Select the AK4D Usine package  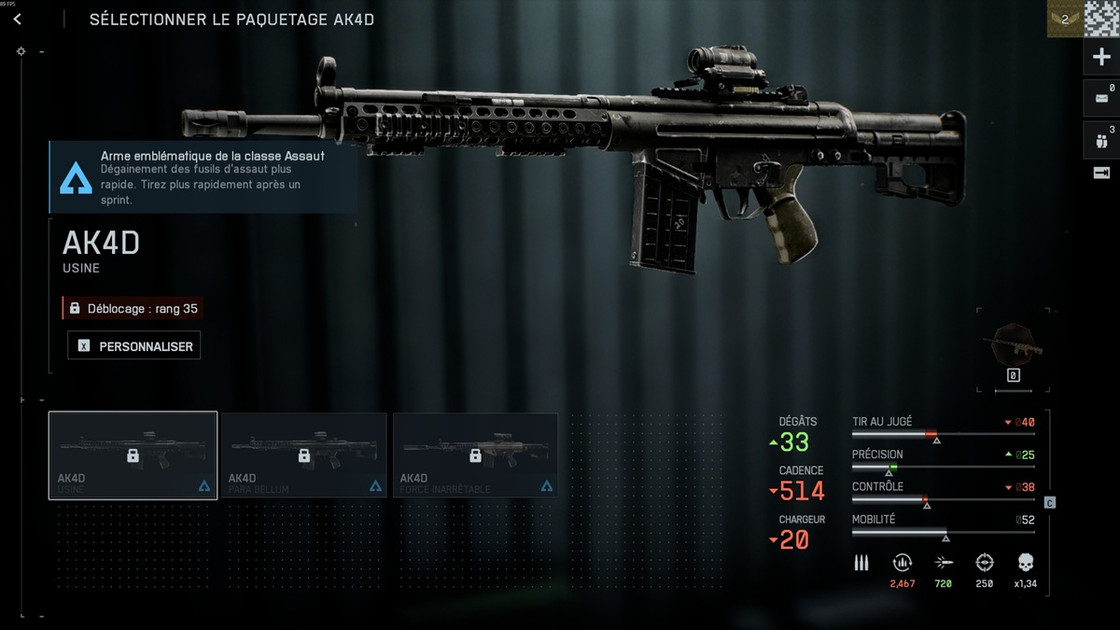pos(133,455)
